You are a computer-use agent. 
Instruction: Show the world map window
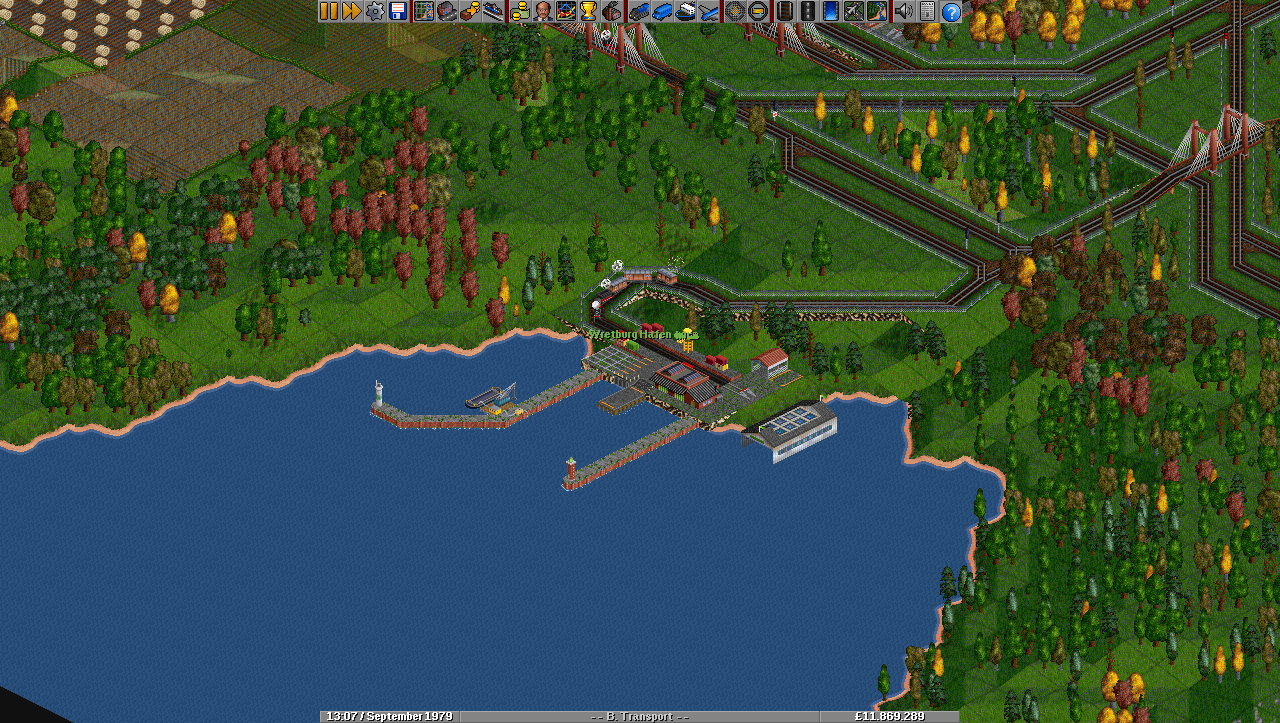424,11
